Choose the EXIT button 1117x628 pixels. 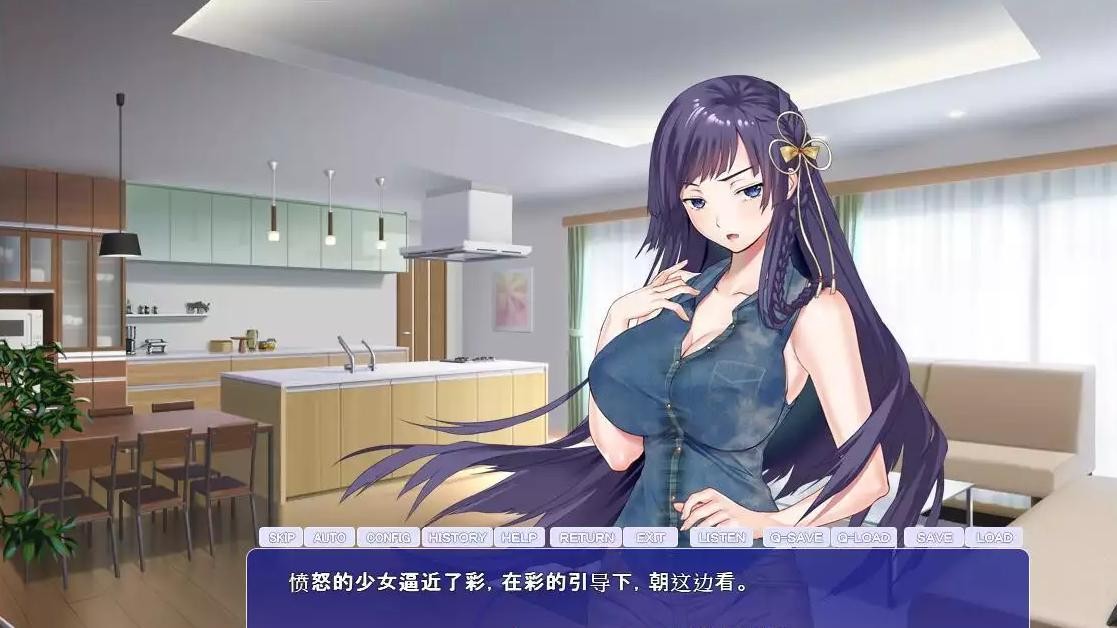(650, 537)
